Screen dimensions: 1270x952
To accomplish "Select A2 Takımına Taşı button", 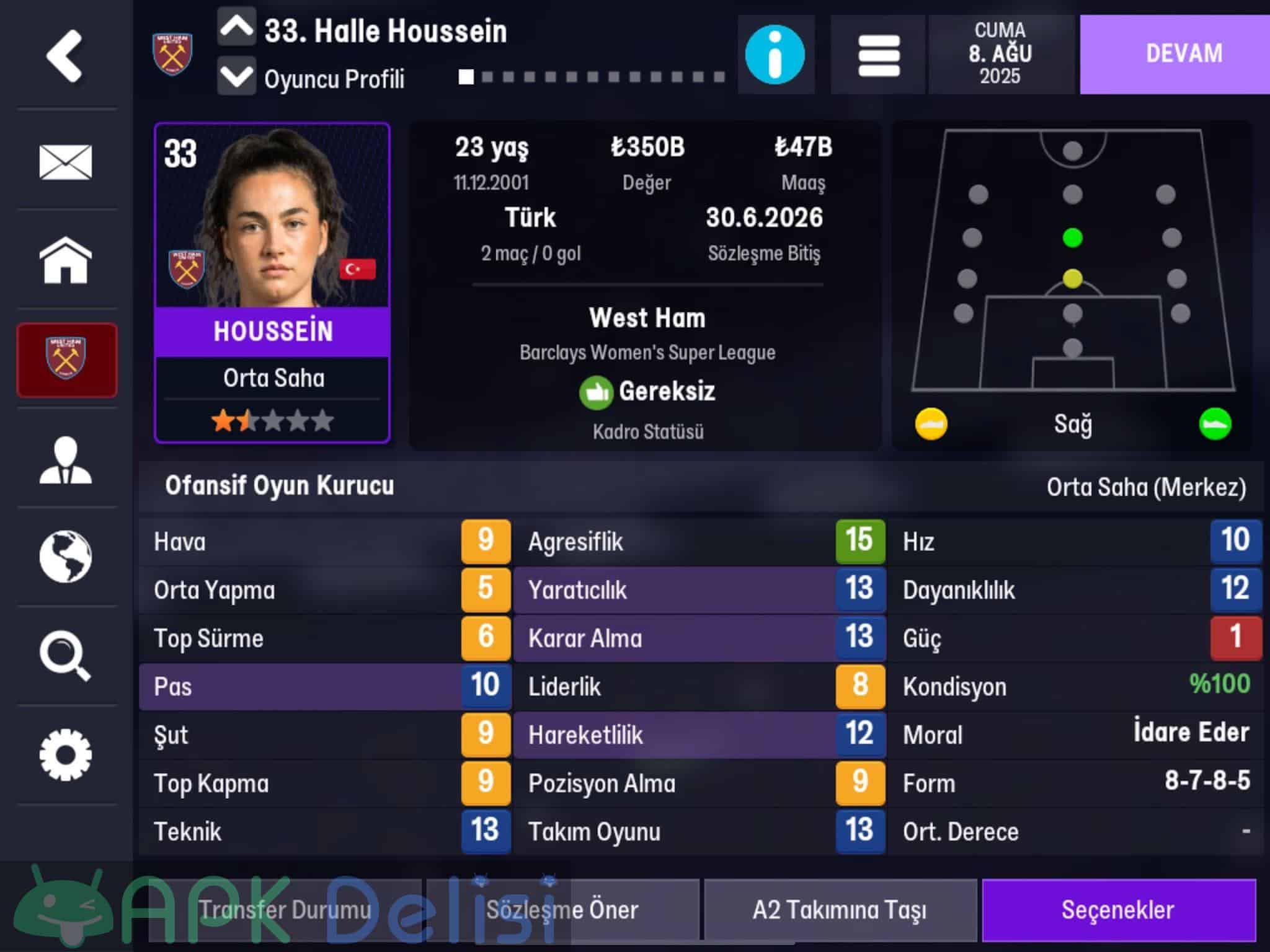I will click(840, 910).
